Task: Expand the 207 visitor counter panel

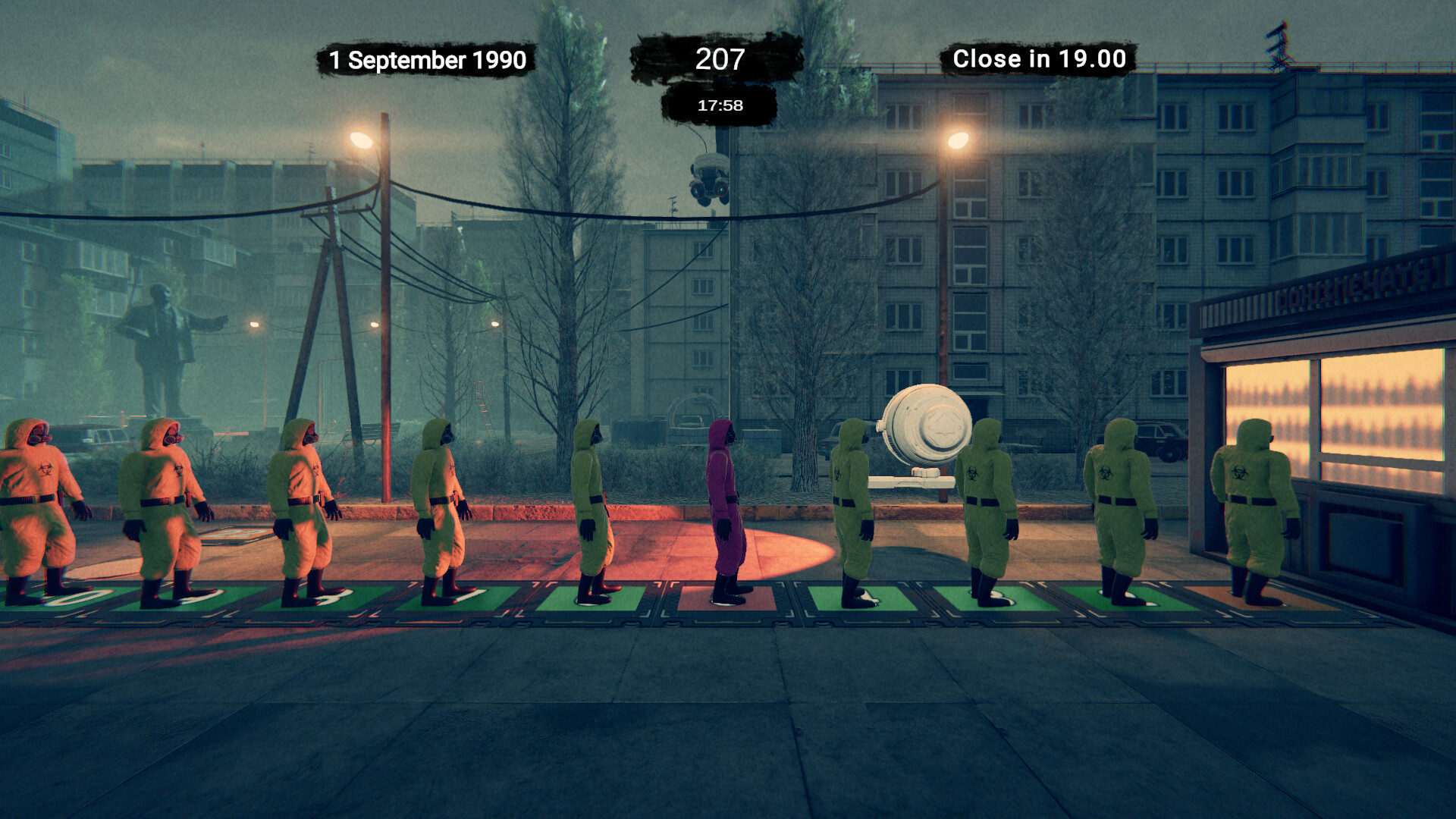Action: [719, 58]
